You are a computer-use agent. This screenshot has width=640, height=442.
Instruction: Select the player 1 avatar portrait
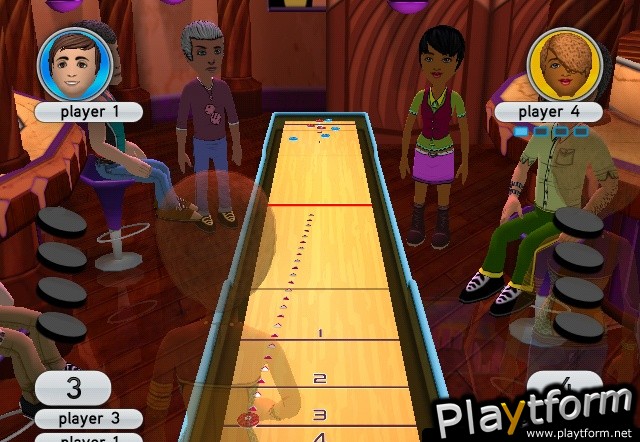pyautogui.click(x=74, y=63)
